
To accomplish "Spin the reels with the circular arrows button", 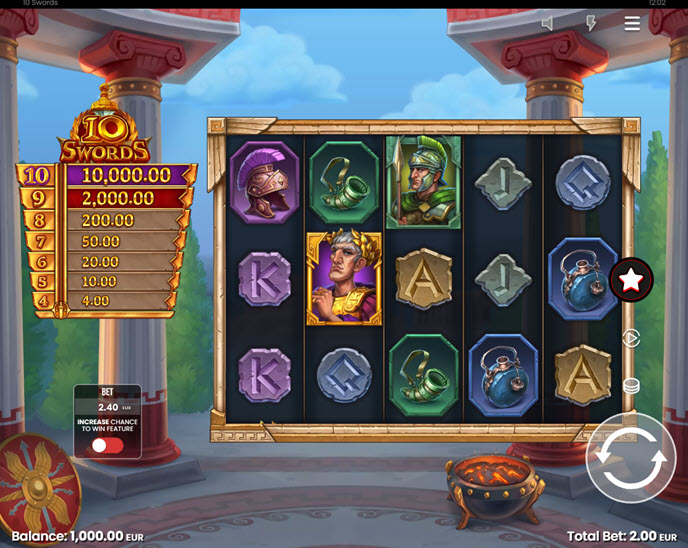I will pyautogui.click(x=631, y=458).
